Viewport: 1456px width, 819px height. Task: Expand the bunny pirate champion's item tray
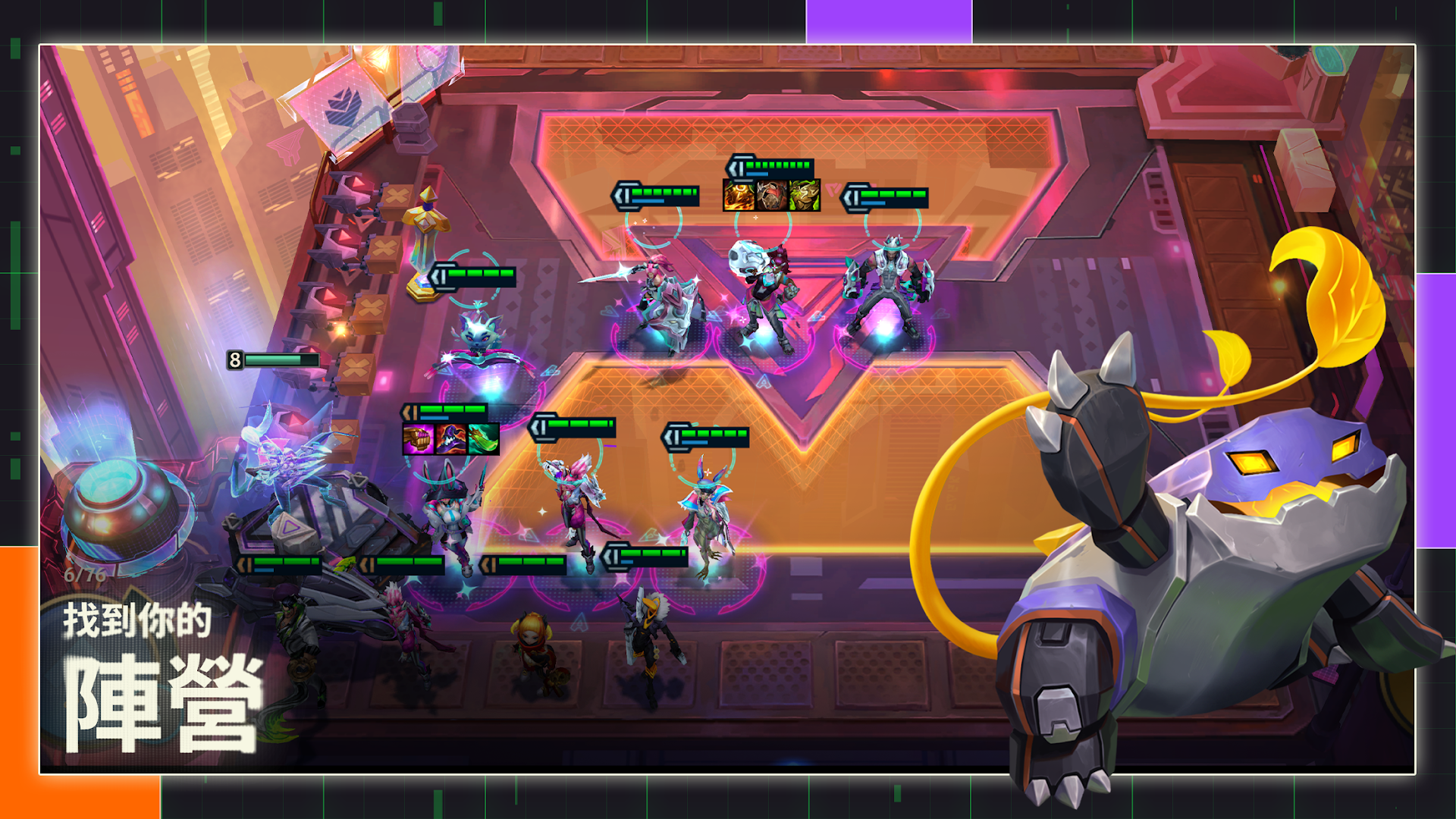[451, 440]
